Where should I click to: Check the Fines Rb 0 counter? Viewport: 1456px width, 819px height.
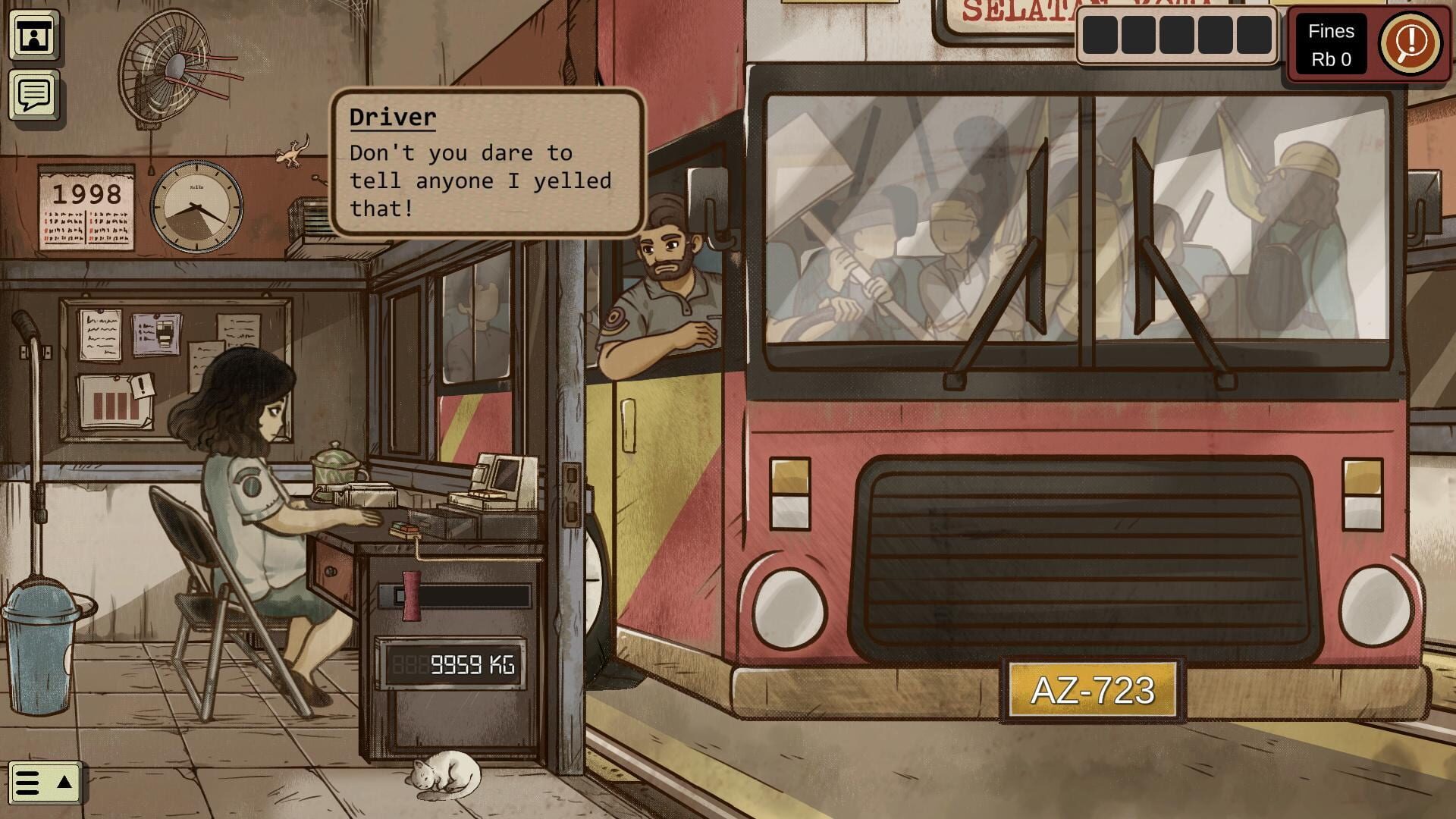click(x=1332, y=42)
